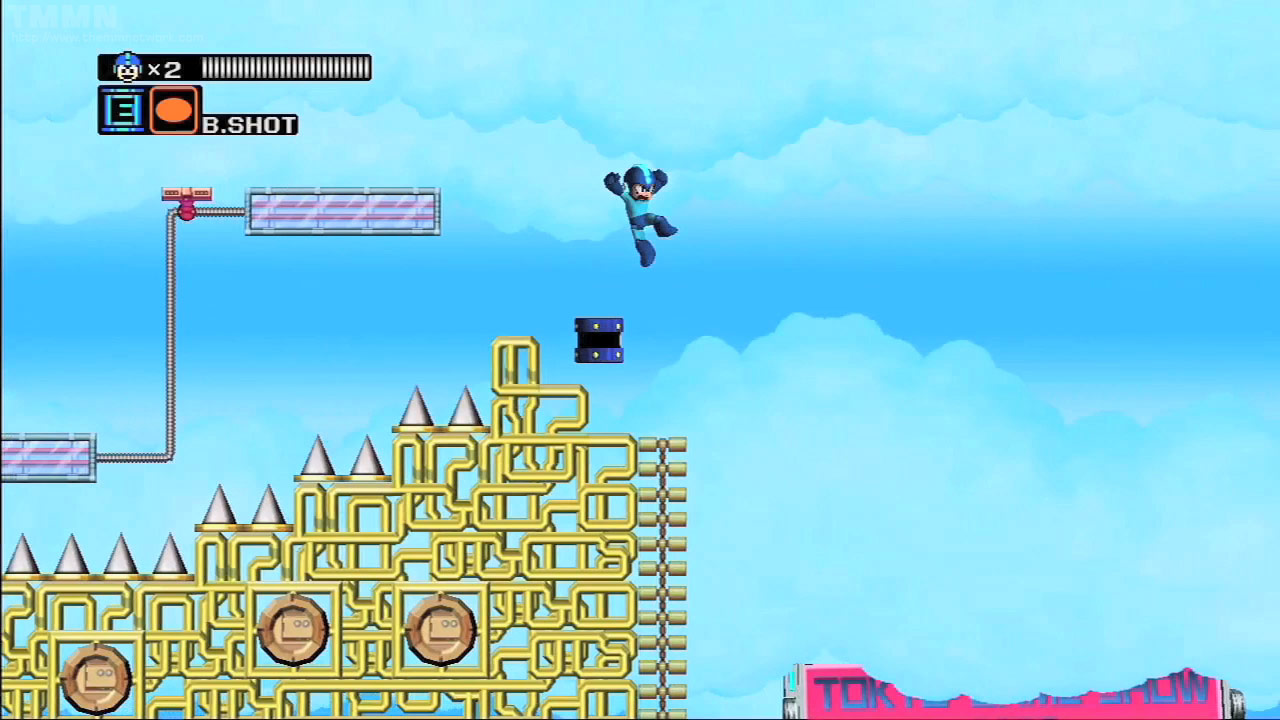
Task: Click the orange B.SHOT weapon icon
Action: pyautogui.click(x=174, y=110)
